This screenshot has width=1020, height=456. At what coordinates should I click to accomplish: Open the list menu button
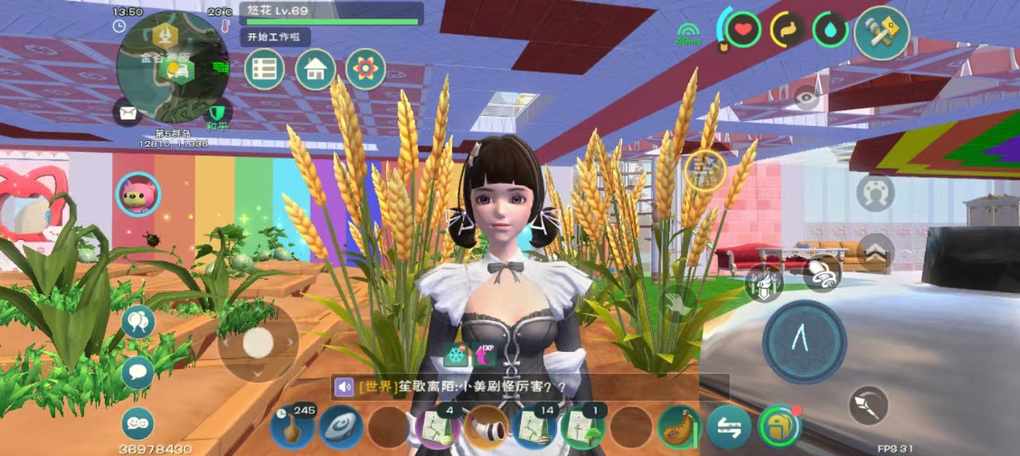tap(265, 69)
